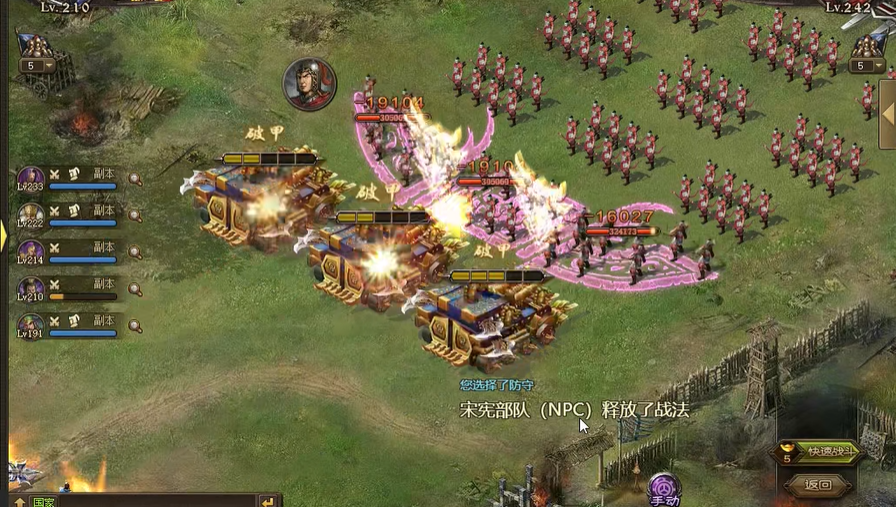Viewport: 896px width, 507px height.
Task: Open the right troop count dropdown
Action: (x=866, y=66)
